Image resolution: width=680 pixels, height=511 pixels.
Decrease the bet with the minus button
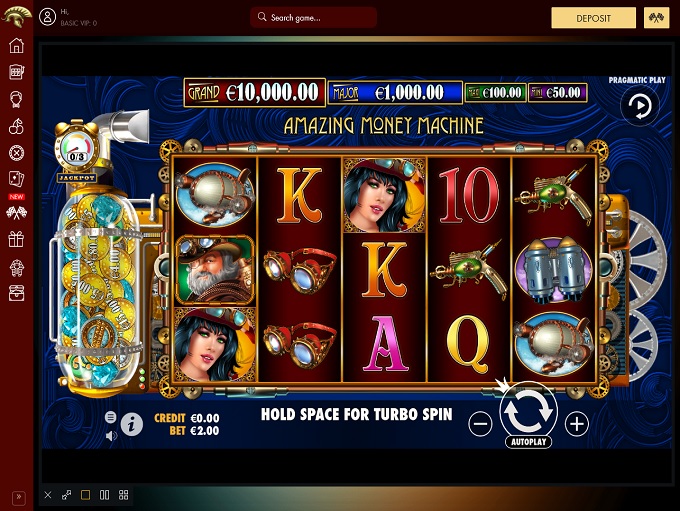click(x=481, y=424)
